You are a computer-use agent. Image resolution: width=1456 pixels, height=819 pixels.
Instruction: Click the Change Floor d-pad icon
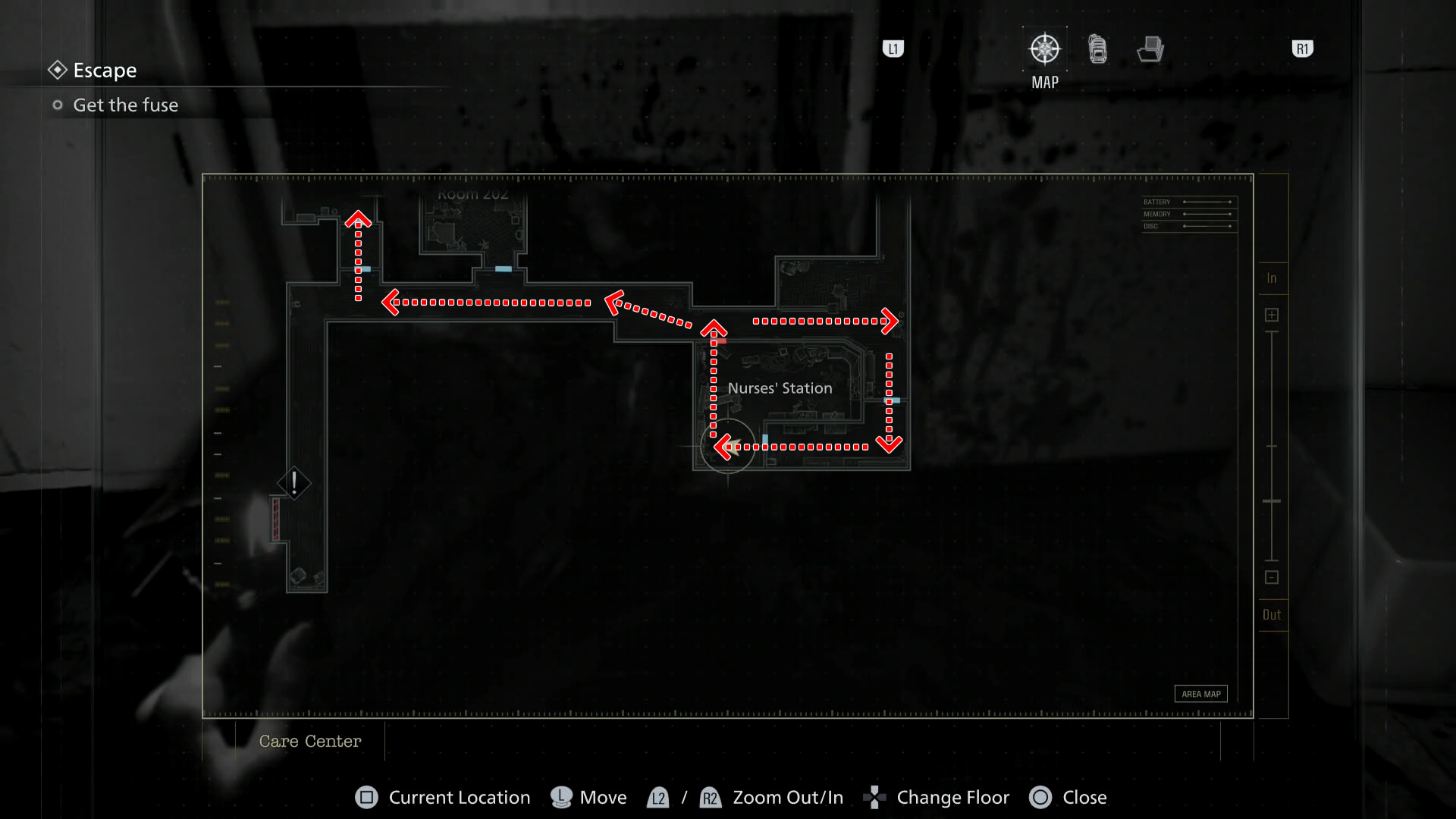click(x=874, y=797)
